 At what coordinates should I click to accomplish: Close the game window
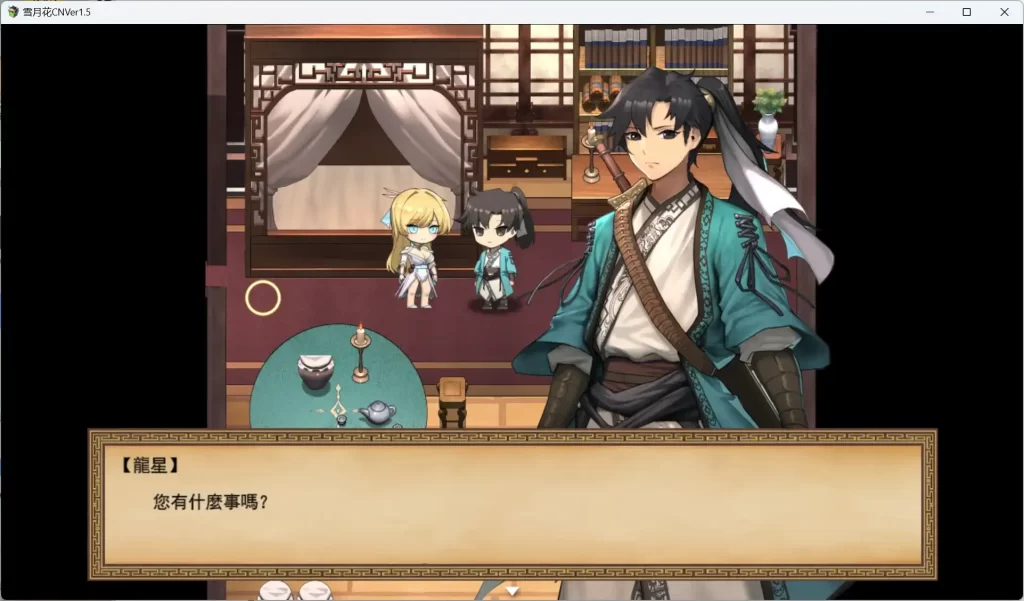[x=1003, y=12]
